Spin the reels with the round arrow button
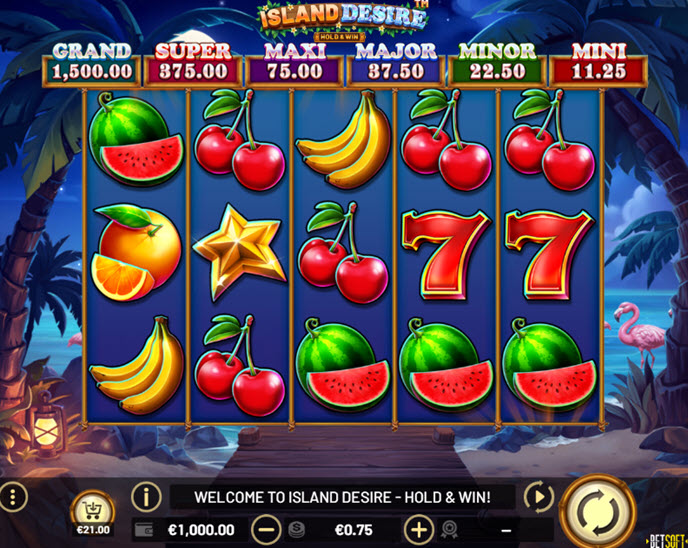688x548 pixels. (x=600, y=512)
